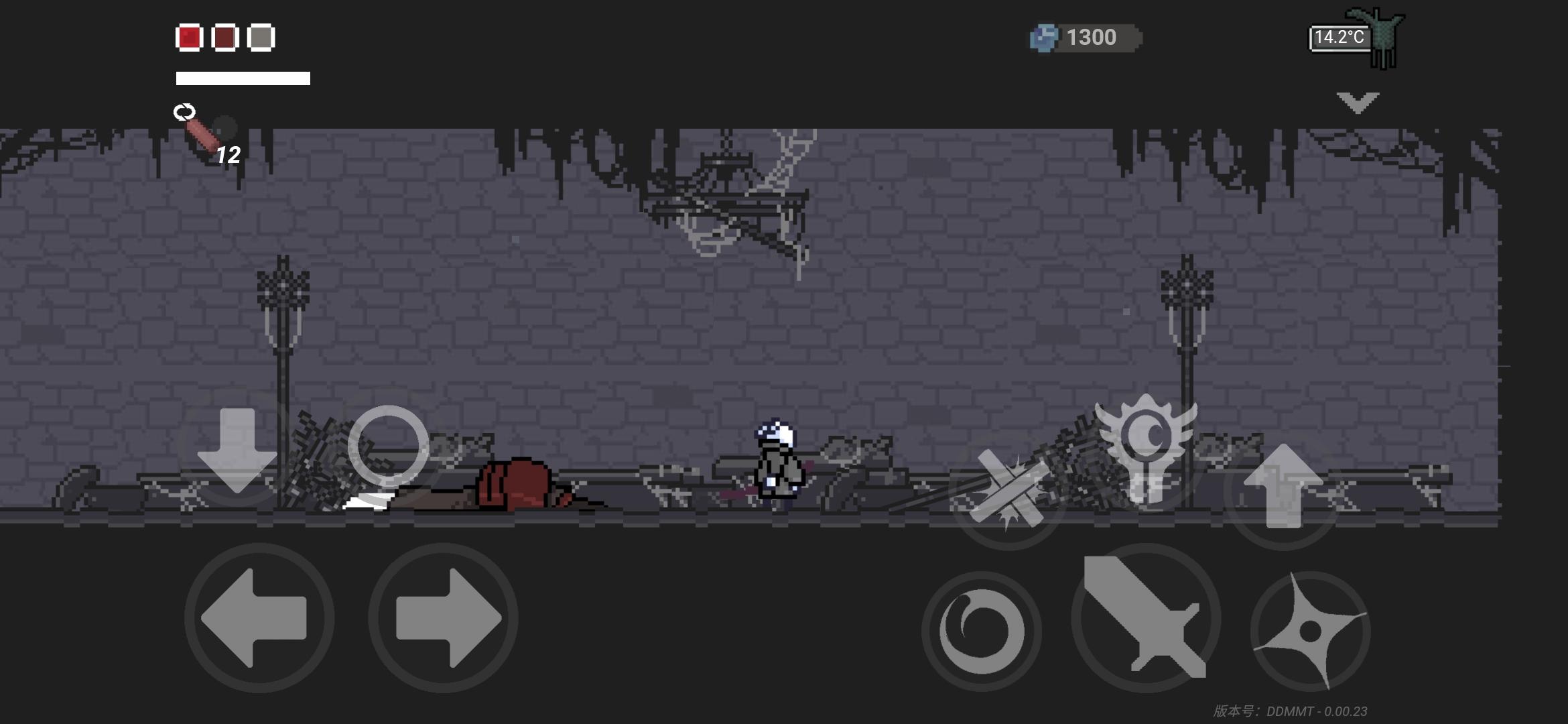Select the first red health square

pos(188,38)
